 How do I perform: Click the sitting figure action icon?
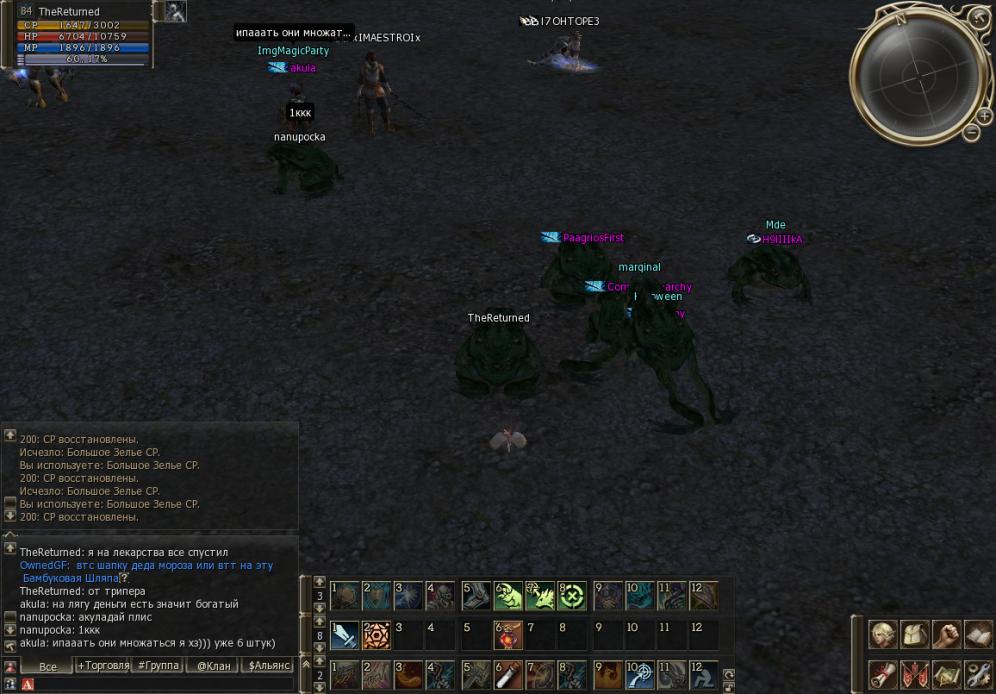[703, 674]
